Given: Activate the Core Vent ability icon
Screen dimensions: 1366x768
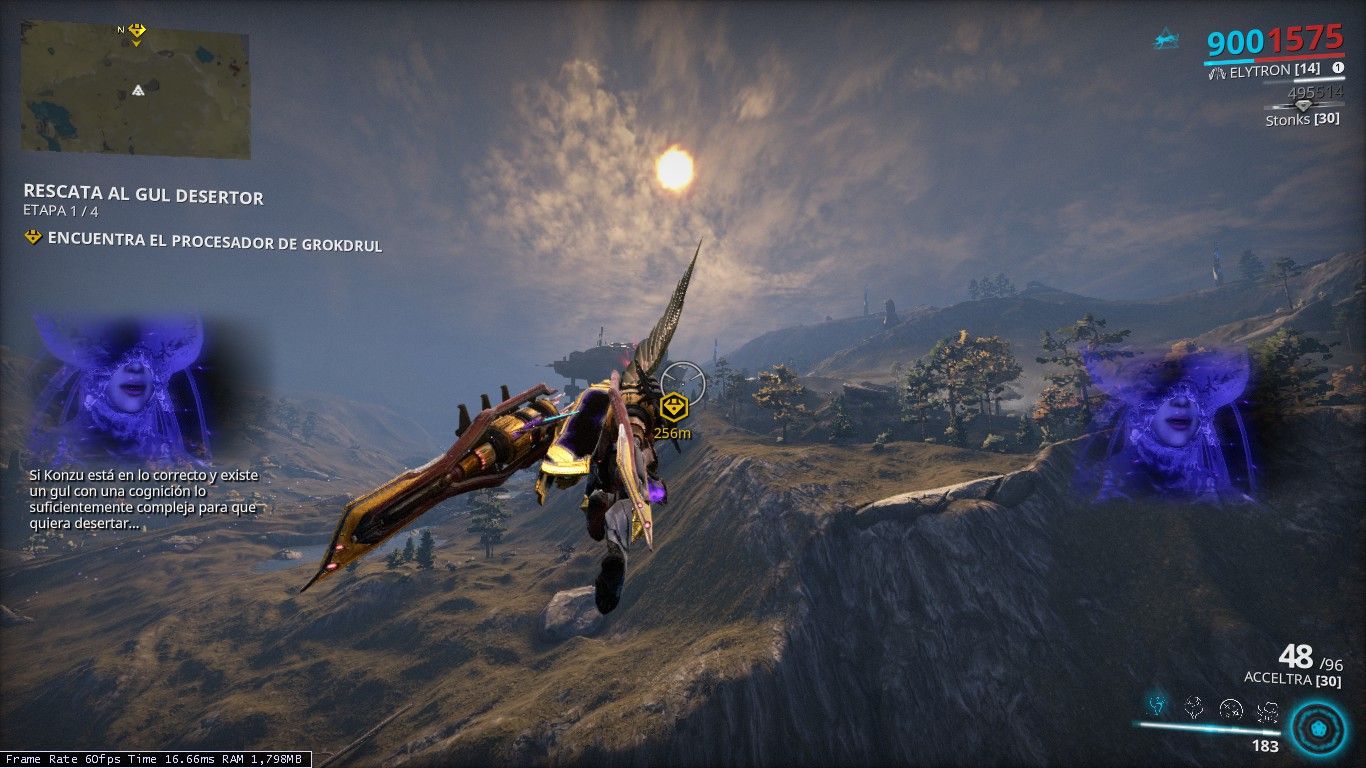Looking at the screenshot, I should pos(1194,707).
